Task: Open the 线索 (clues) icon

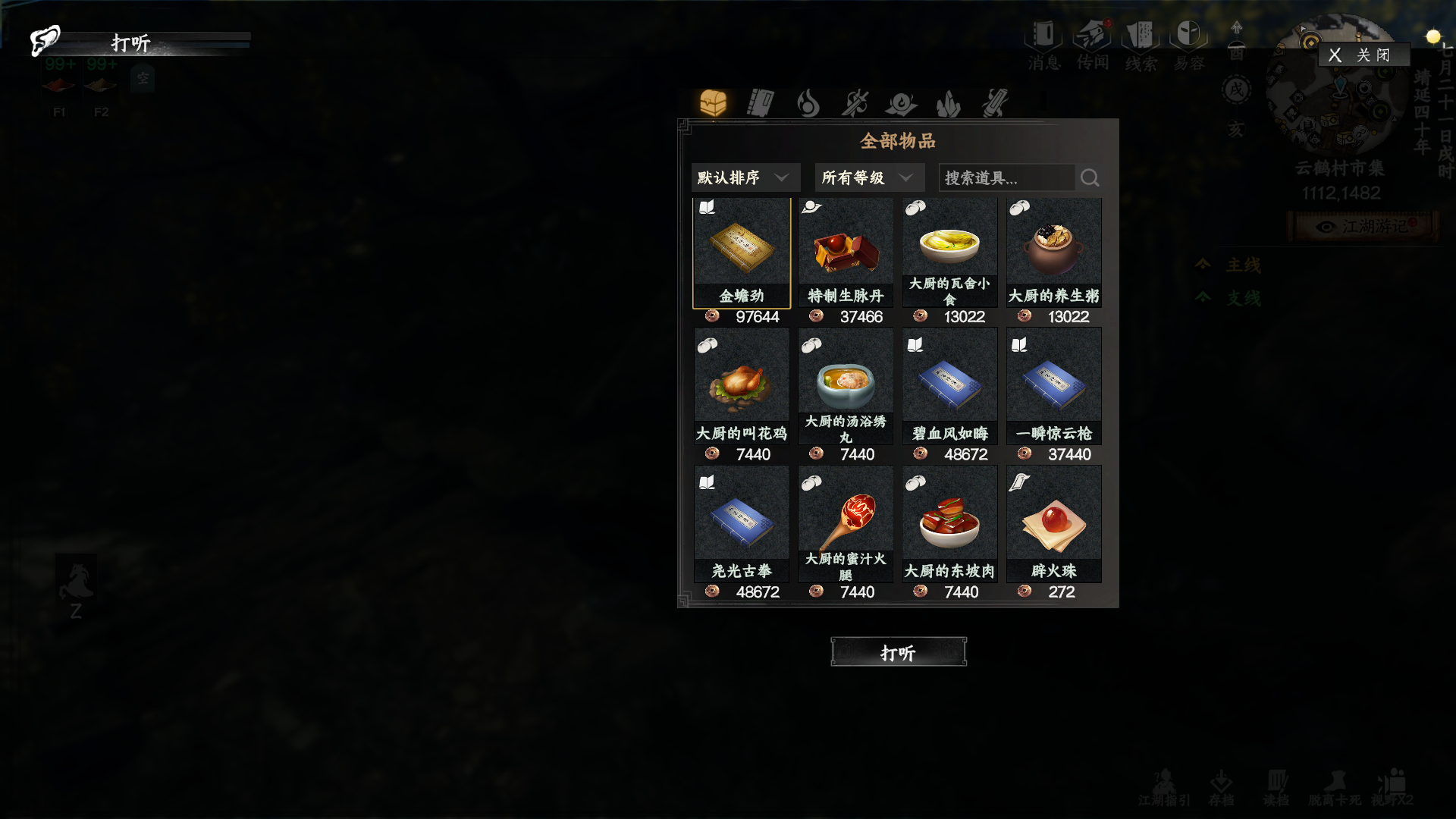Action: coord(1141,36)
